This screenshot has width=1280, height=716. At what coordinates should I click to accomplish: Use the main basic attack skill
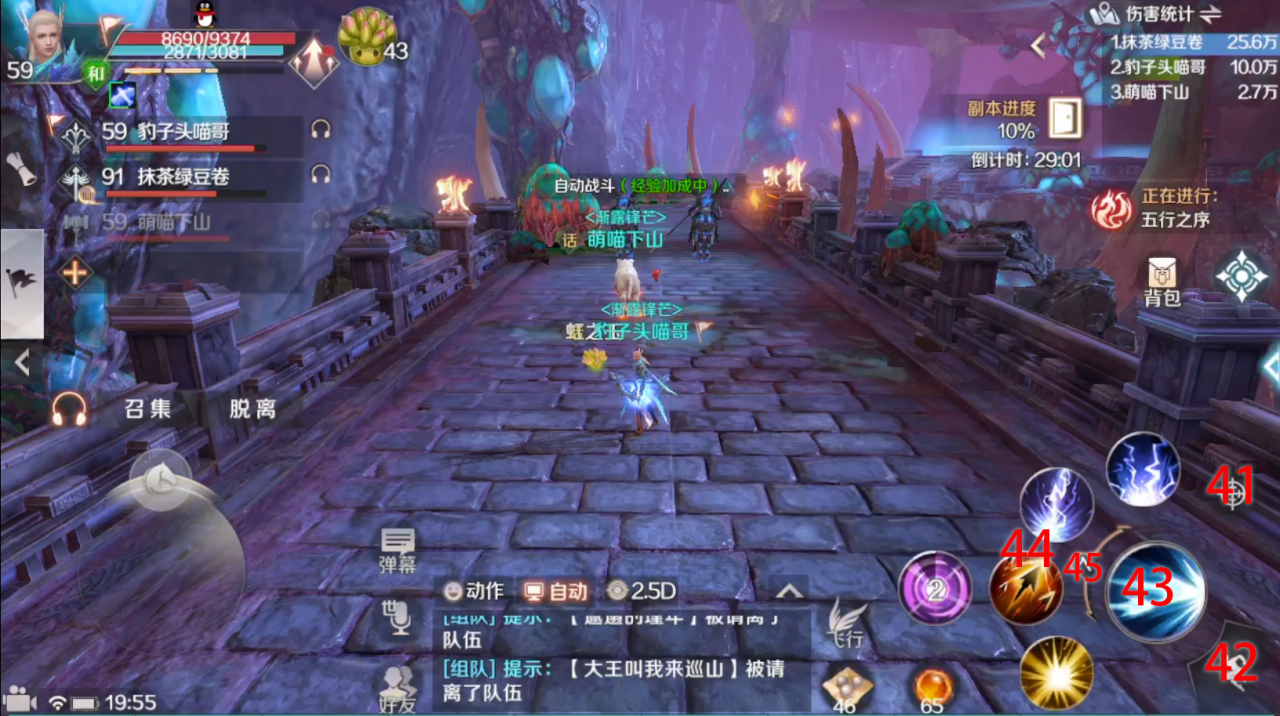(1154, 590)
